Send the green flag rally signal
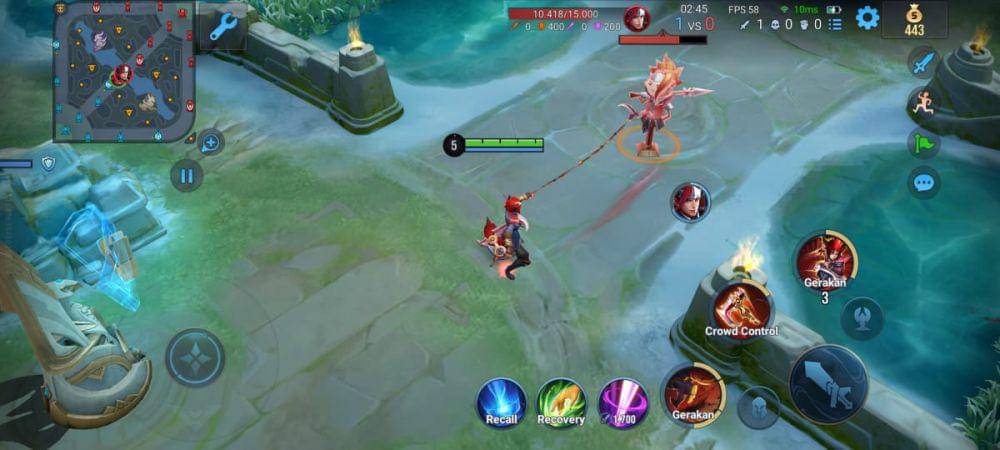This screenshot has height=450, width=1000. (923, 143)
